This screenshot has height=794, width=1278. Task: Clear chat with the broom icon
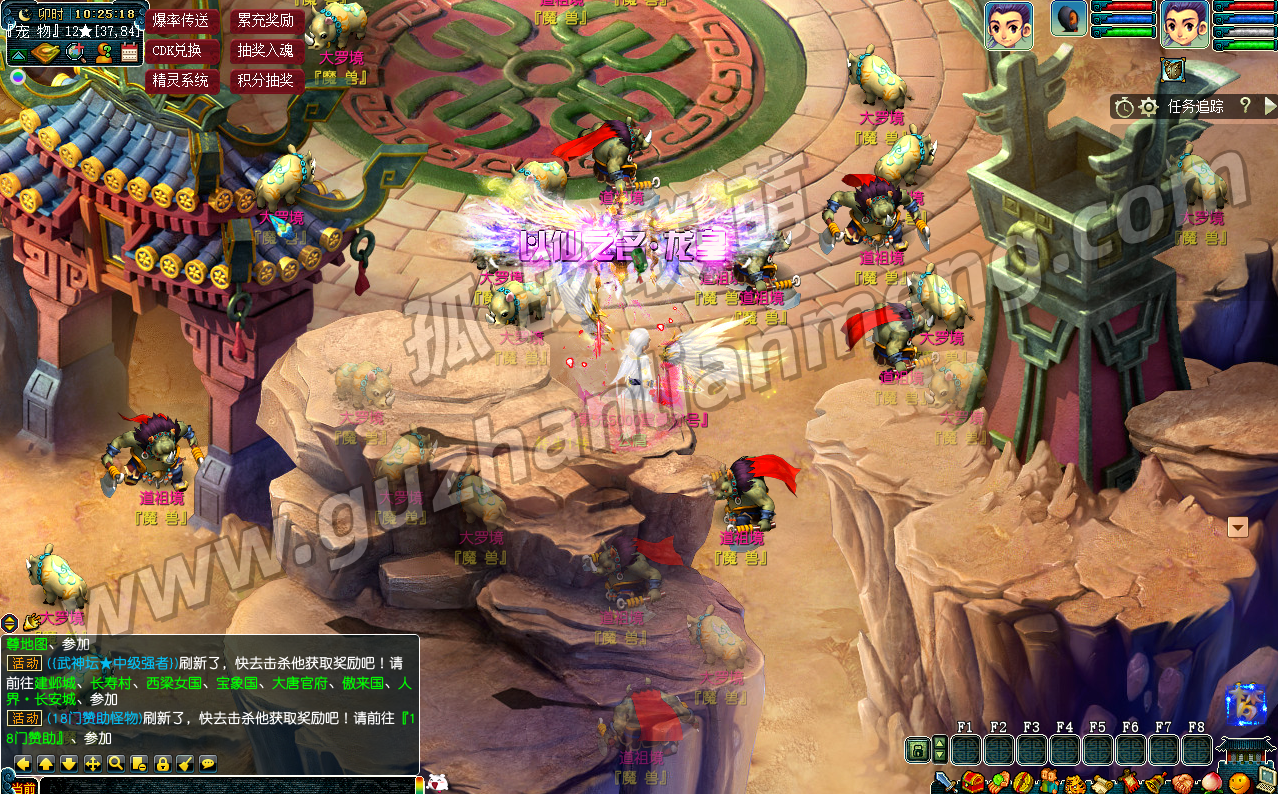184,763
